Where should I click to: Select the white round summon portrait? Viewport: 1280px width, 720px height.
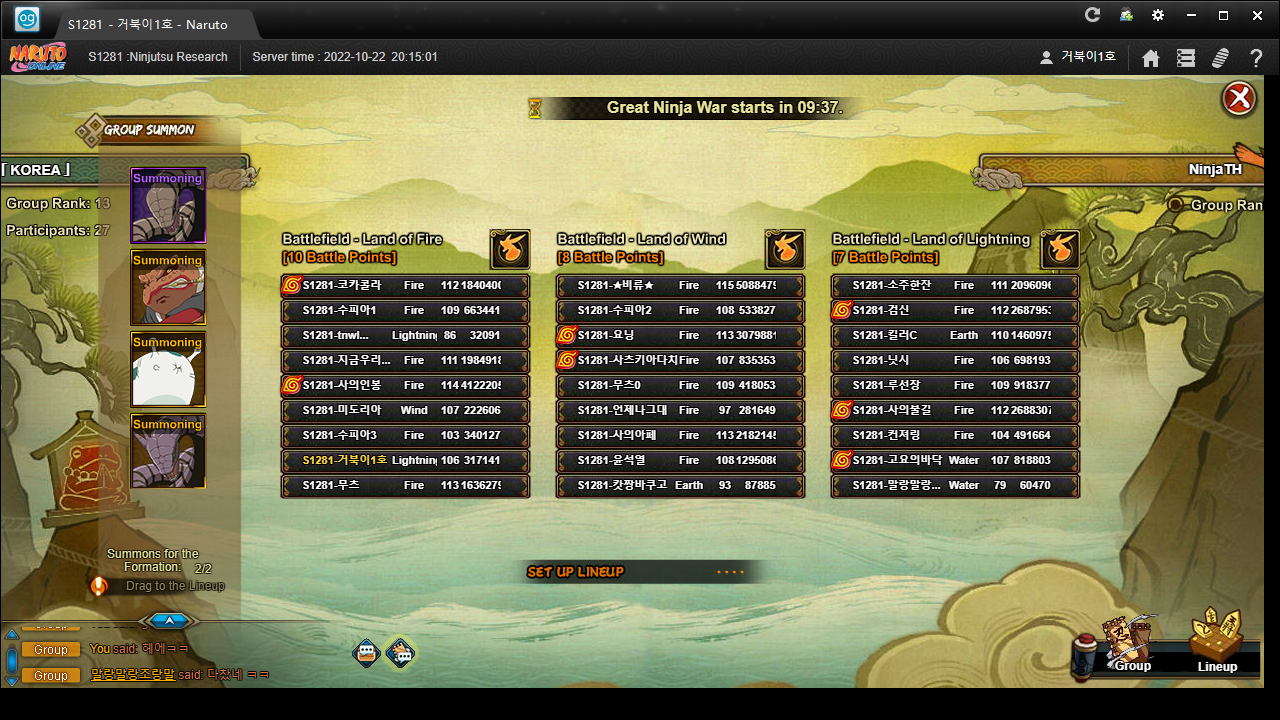[168, 370]
